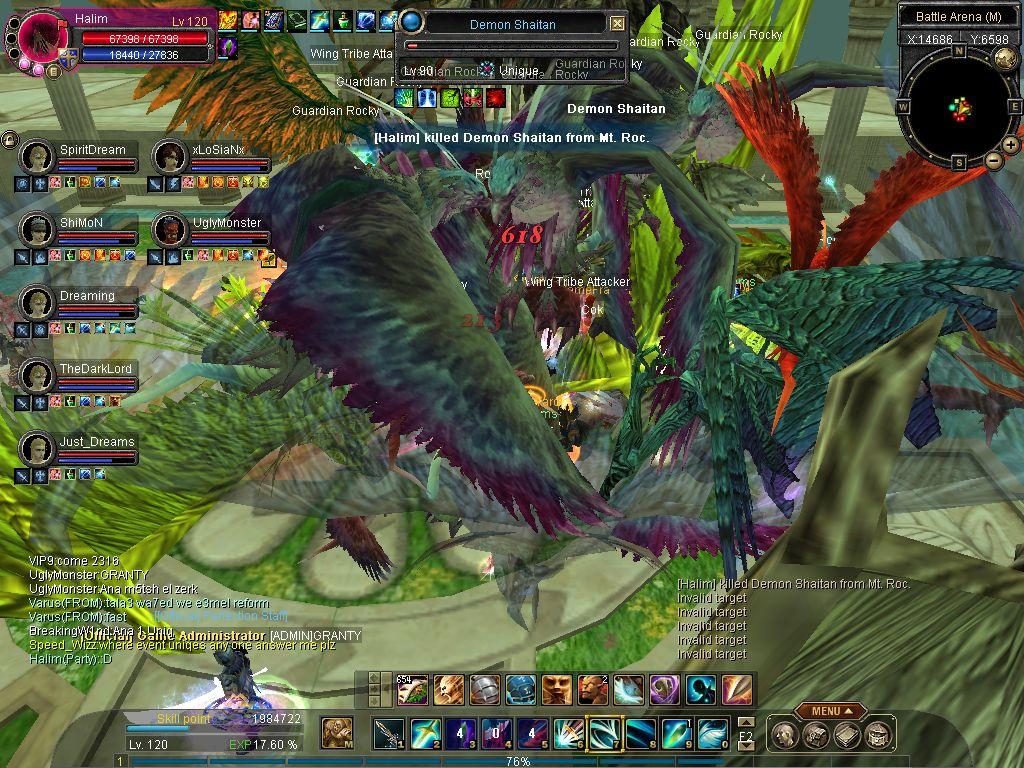Image resolution: width=1024 pixels, height=768 pixels.
Task: Select party member Just_Dreams
Action: click(x=37, y=449)
